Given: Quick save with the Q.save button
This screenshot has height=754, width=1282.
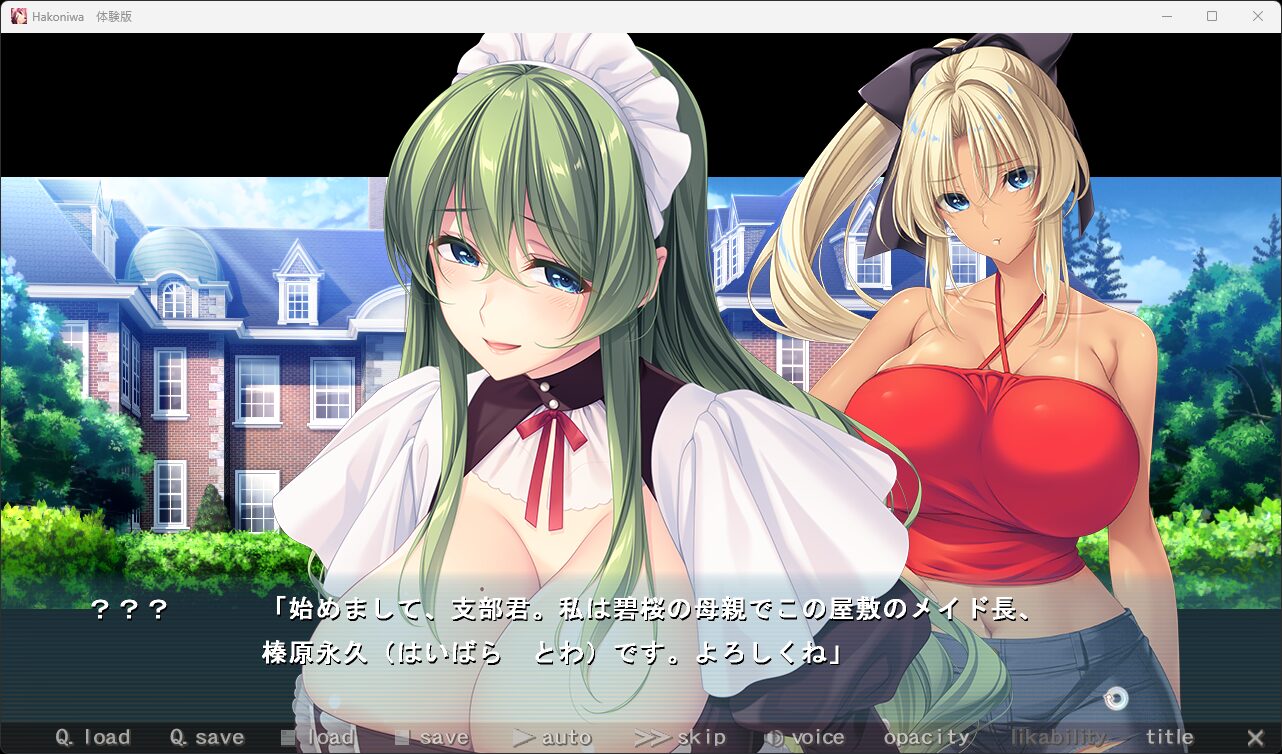Looking at the screenshot, I should 207,738.
